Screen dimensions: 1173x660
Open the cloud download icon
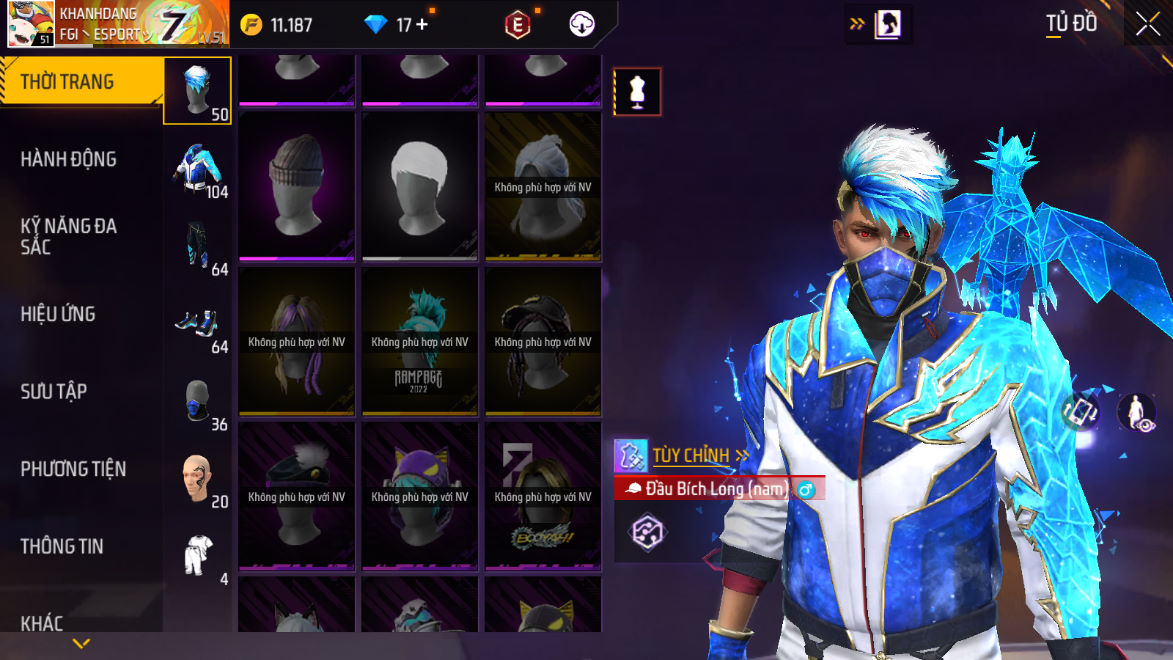pyautogui.click(x=582, y=25)
